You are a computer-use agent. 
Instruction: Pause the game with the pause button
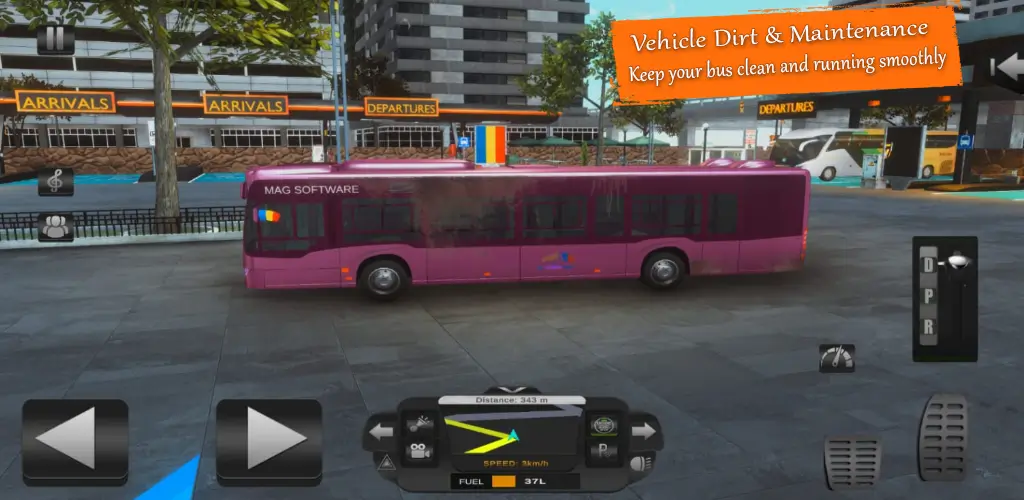pyautogui.click(x=55, y=40)
